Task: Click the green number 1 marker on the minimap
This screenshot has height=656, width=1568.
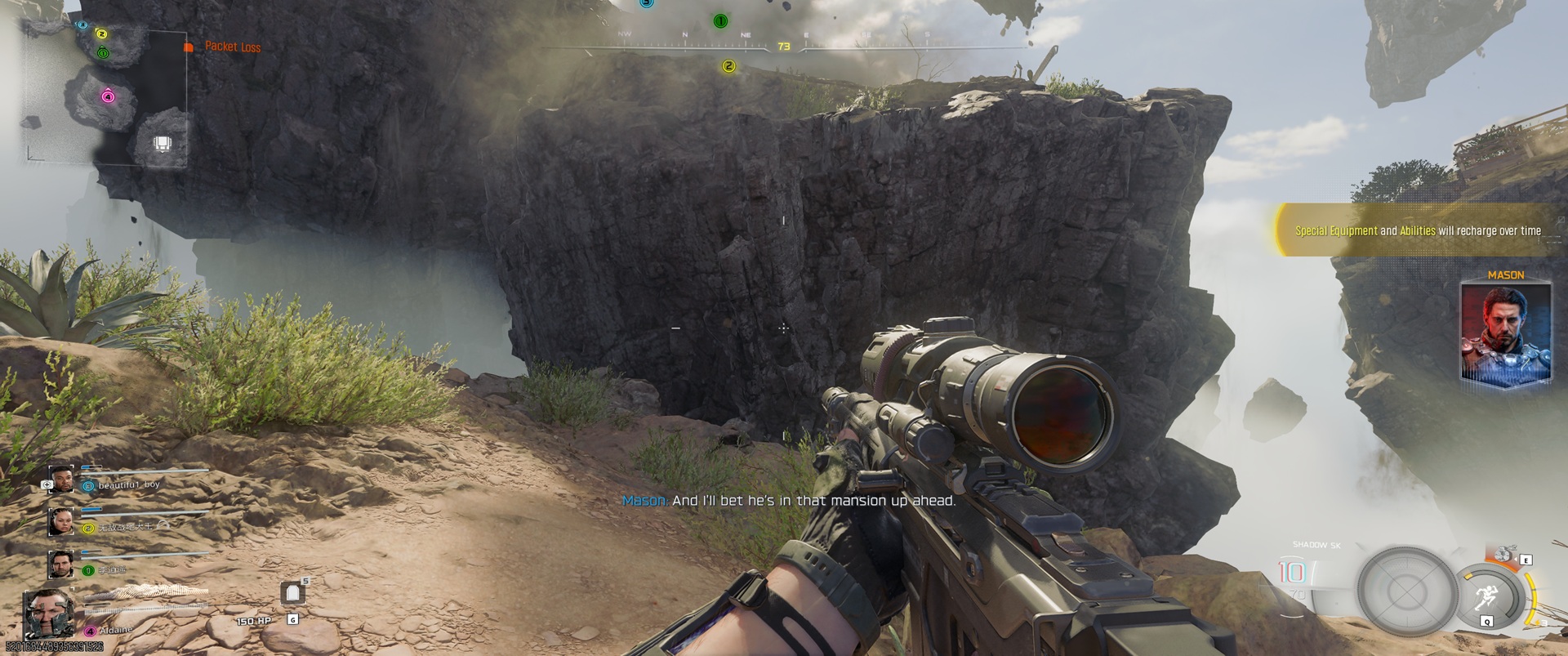Action: 103,53
